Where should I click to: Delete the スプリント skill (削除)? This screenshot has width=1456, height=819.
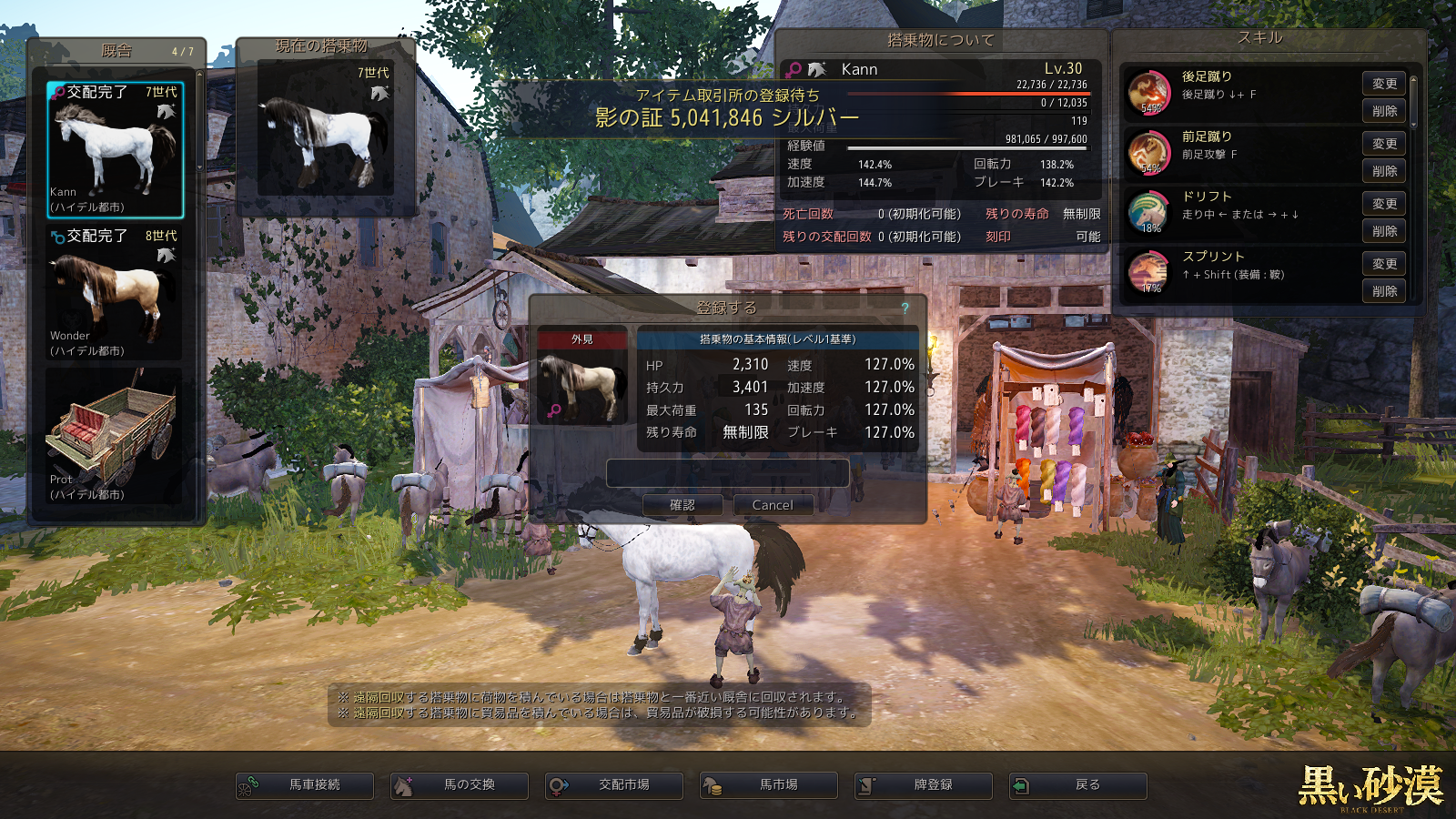1384,291
